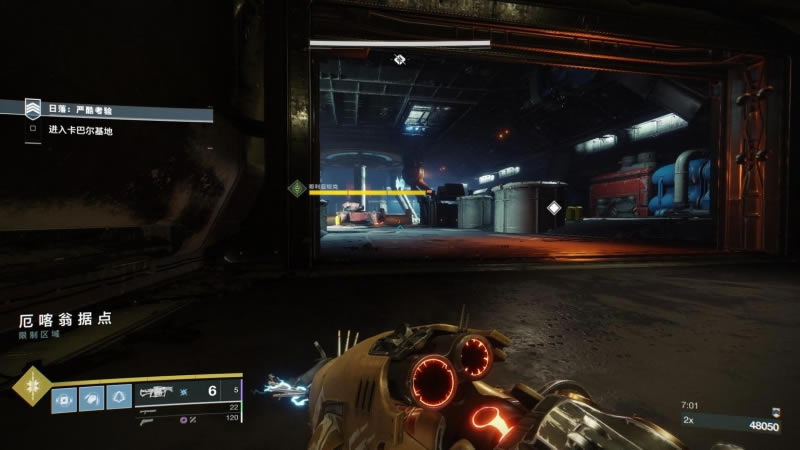Screen dimensions: 800x450
Task: Click the white diamond waypoint marker
Action: 554,208
